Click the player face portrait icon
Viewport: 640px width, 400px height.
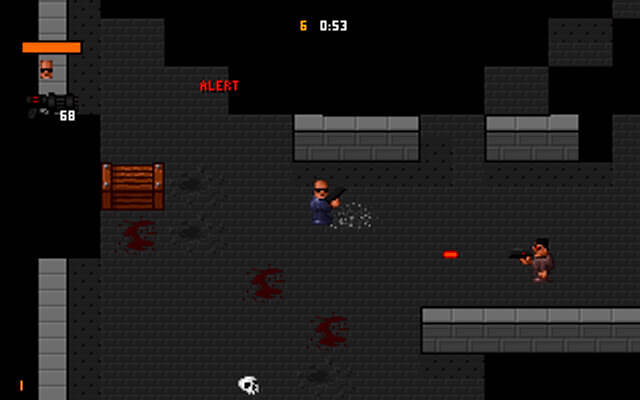pos(46,69)
